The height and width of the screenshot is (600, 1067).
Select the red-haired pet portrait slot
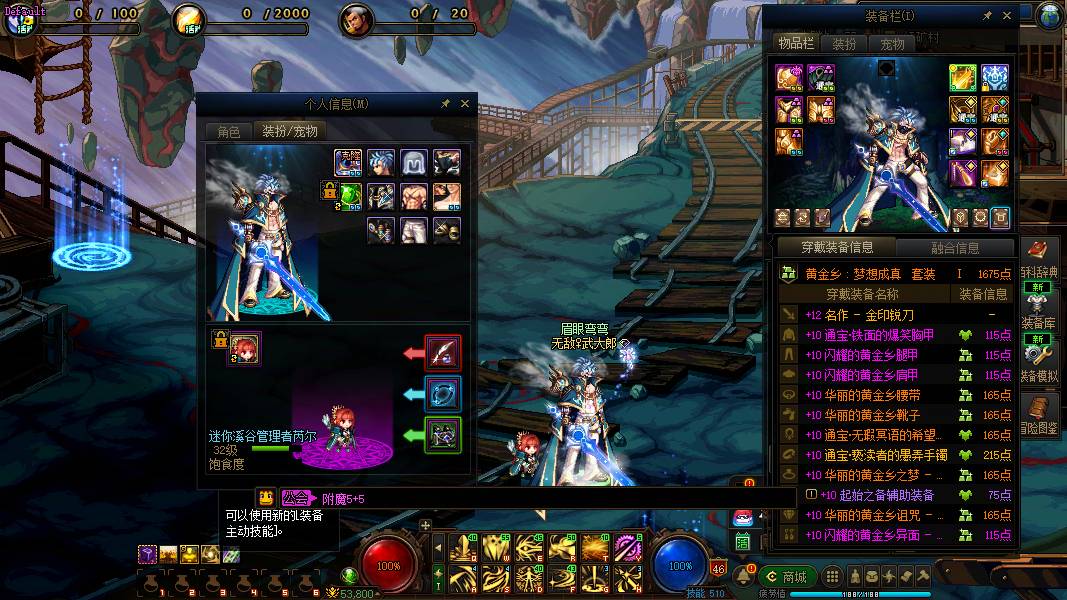click(x=244, y=349)
